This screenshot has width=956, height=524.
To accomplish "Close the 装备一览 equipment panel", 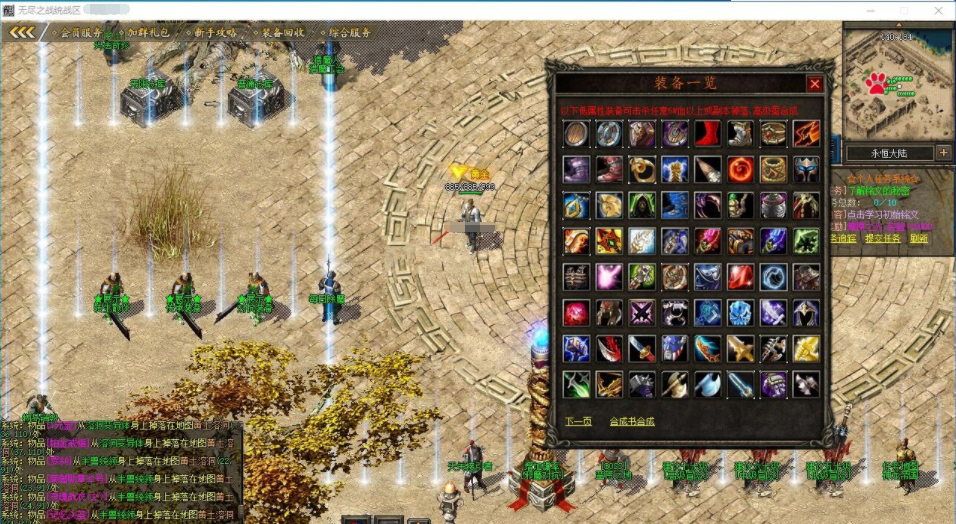I will 815,84.
